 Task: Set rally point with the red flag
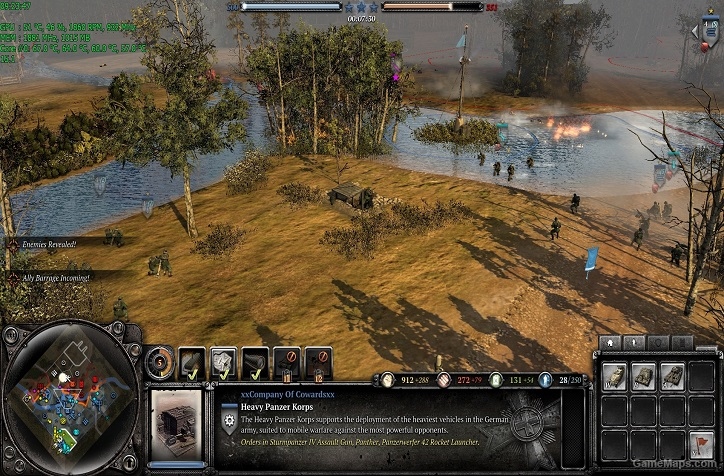pos(703,441)
